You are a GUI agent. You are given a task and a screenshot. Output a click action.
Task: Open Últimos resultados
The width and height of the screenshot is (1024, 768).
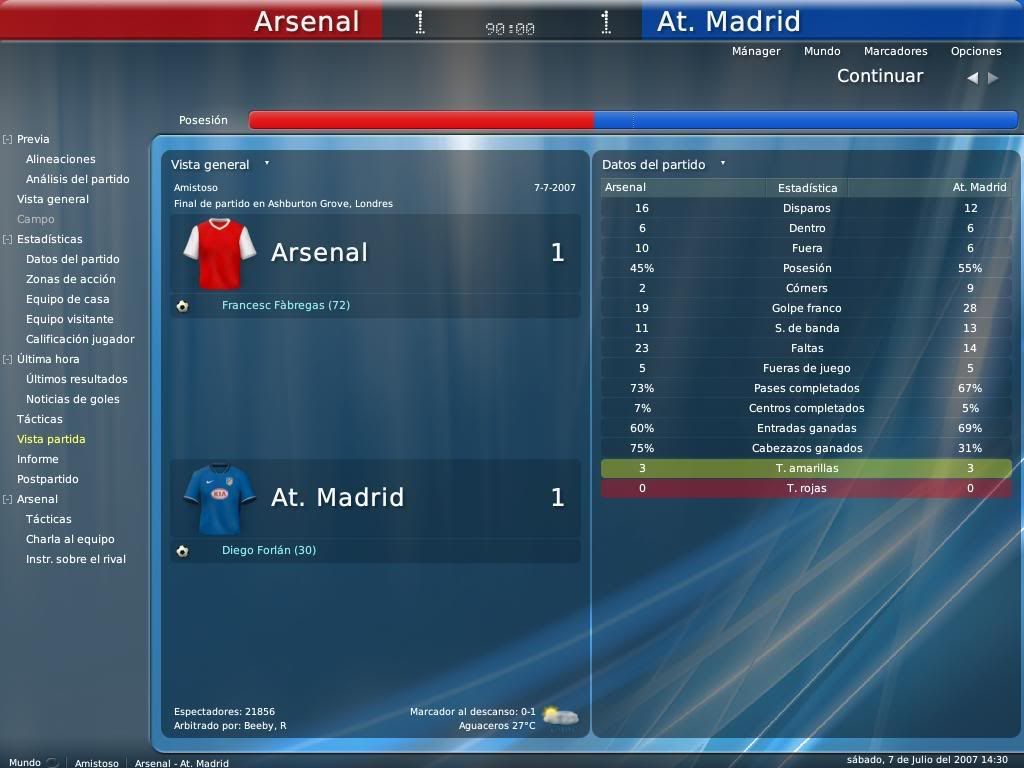point(77,379)
